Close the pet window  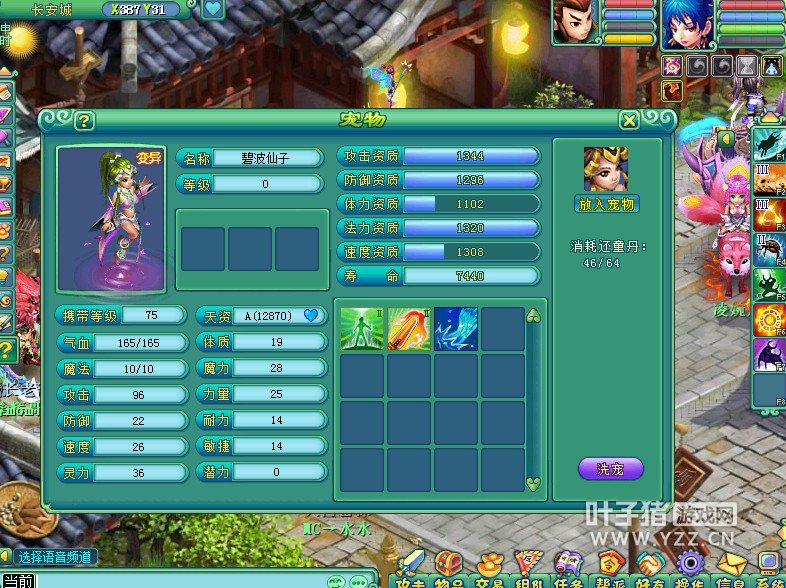[x=629, y=121]
